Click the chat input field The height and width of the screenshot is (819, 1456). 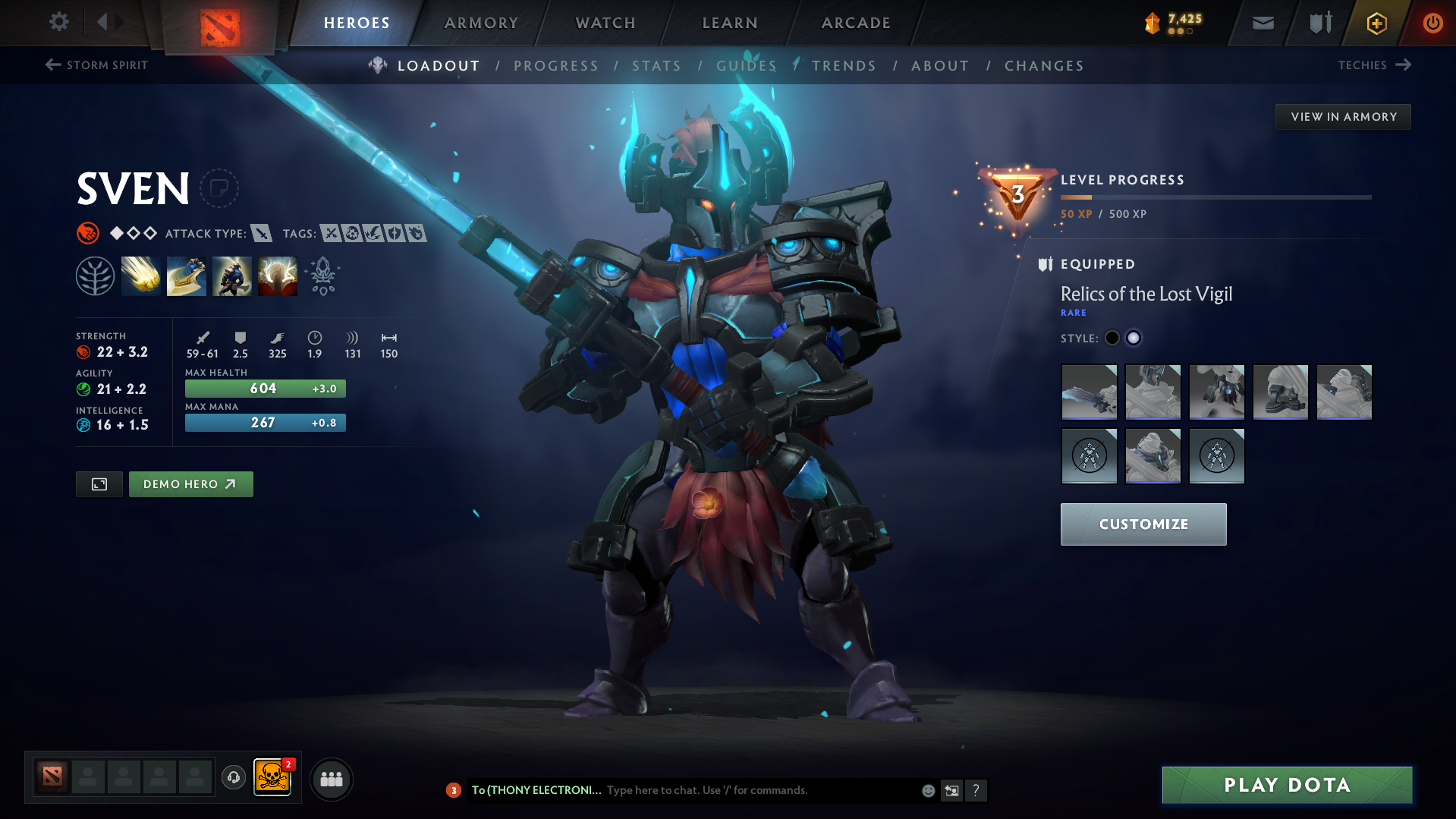[x=759, y=789]
